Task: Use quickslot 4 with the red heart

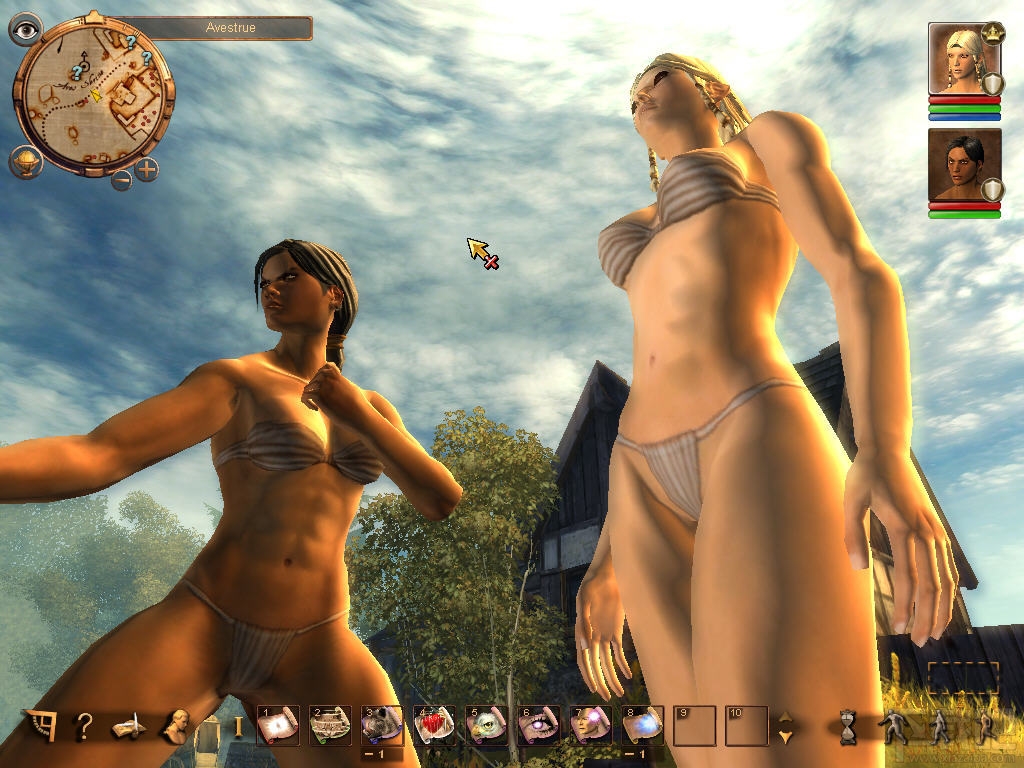Action: pos(434,726)
